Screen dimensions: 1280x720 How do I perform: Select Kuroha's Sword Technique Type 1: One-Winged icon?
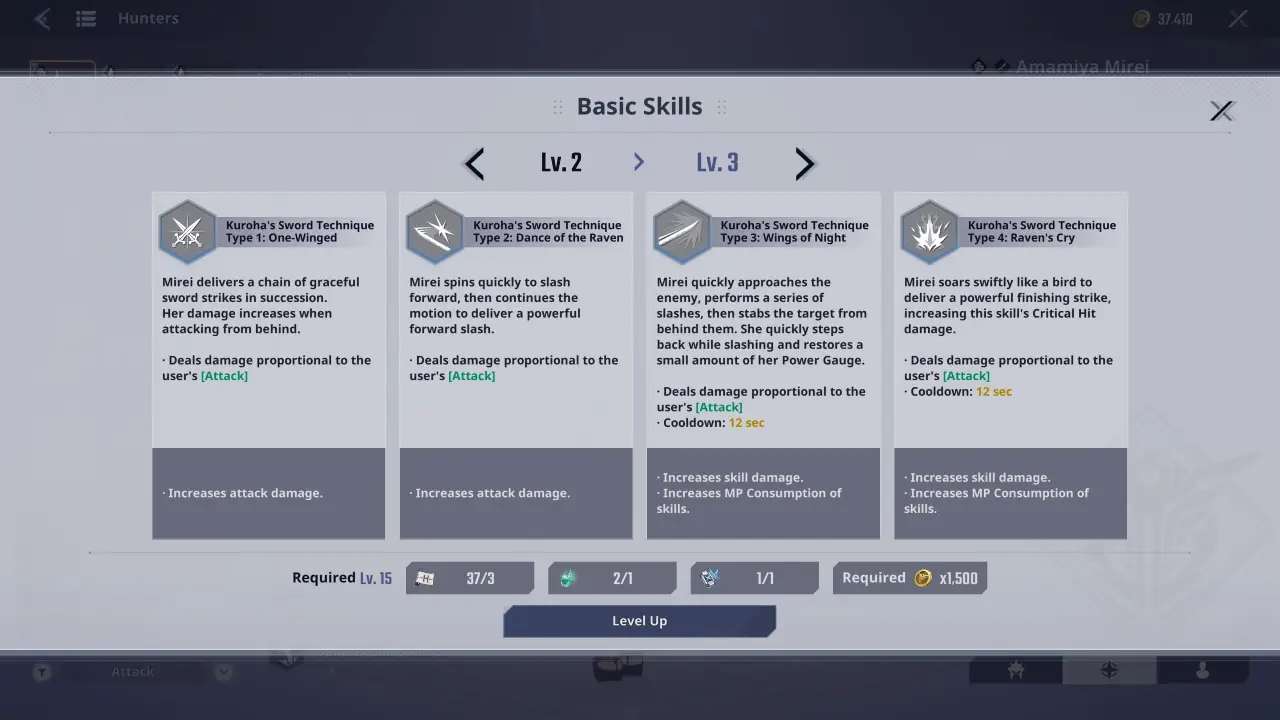point(188,231)
